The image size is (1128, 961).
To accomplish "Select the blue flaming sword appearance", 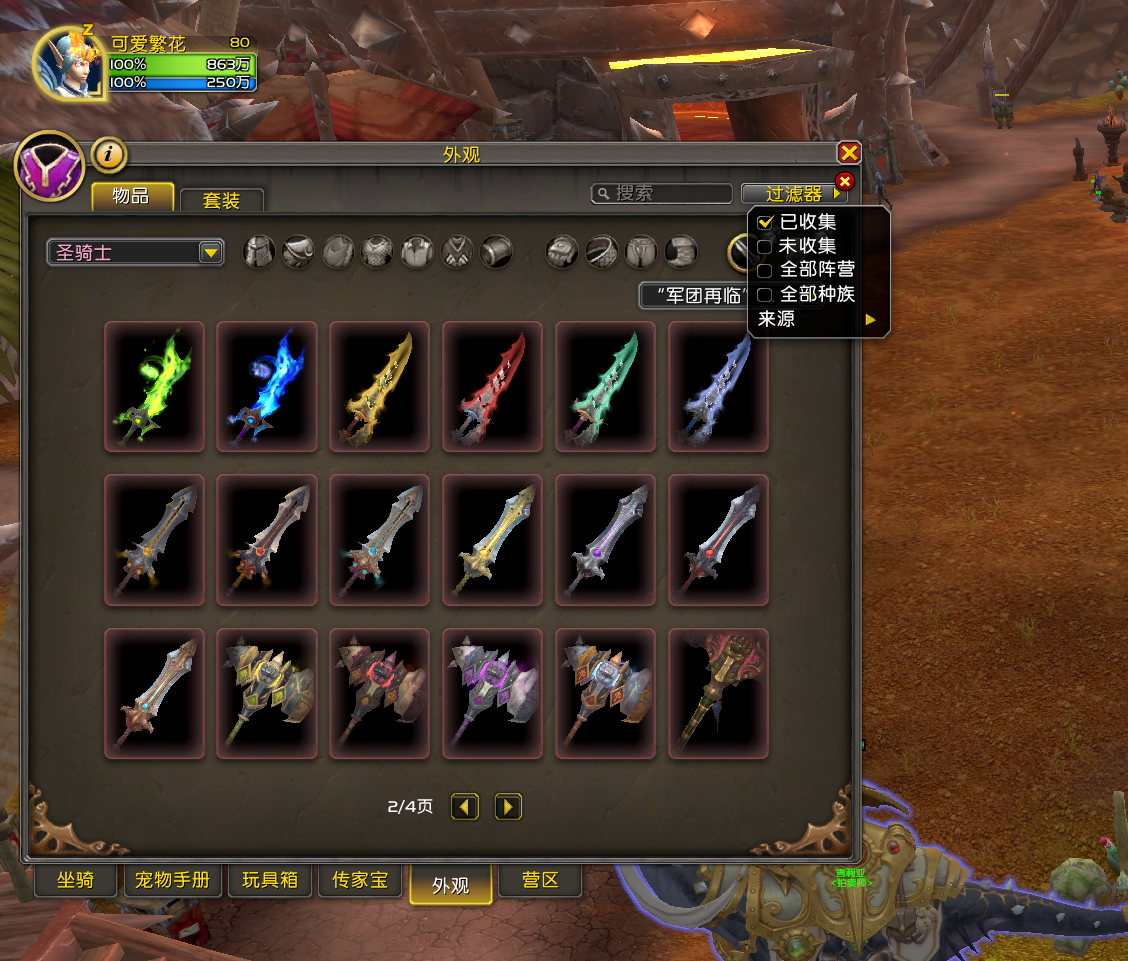I will 267,386.
